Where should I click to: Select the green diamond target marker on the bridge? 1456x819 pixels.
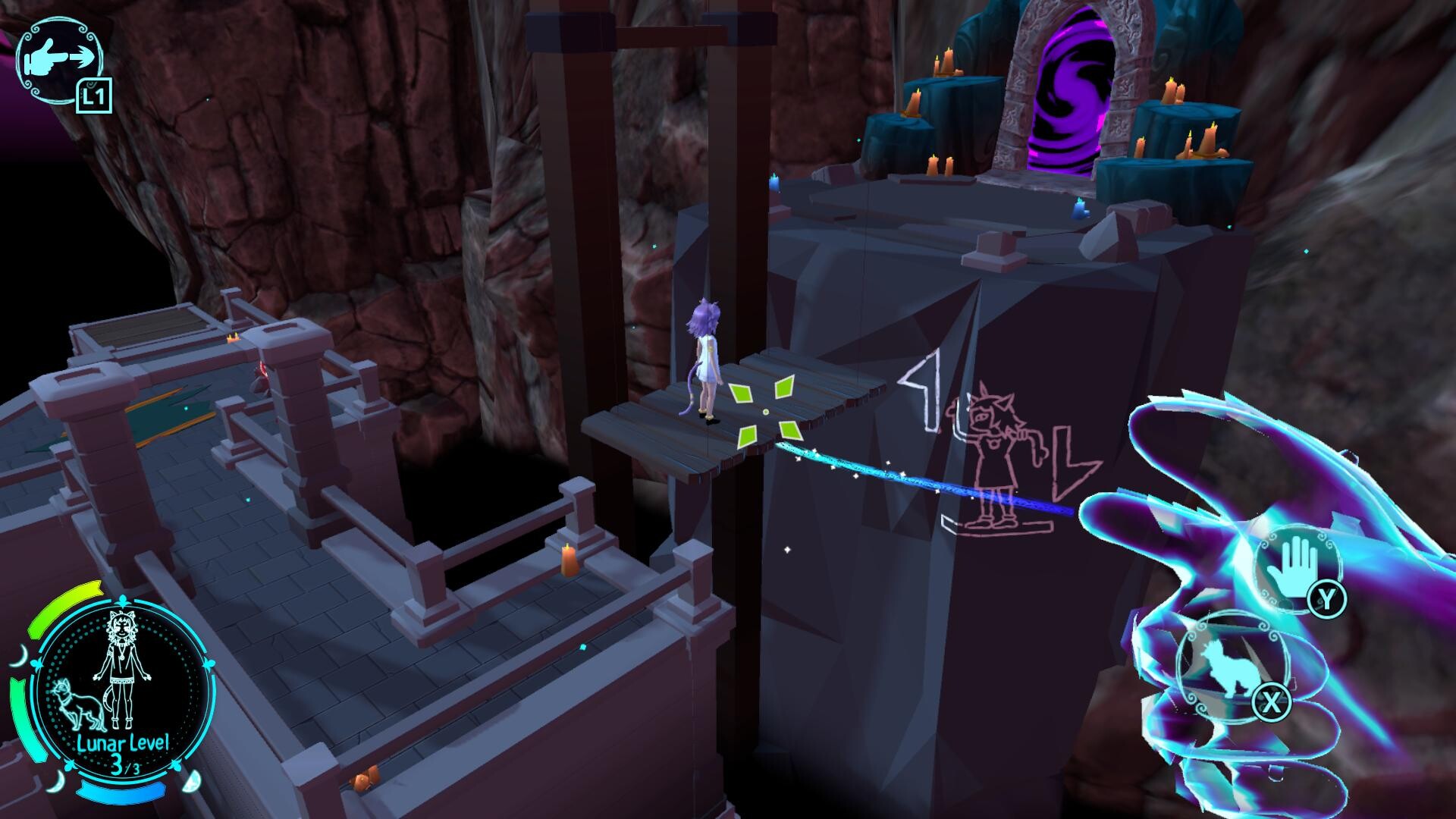[767, 413]
